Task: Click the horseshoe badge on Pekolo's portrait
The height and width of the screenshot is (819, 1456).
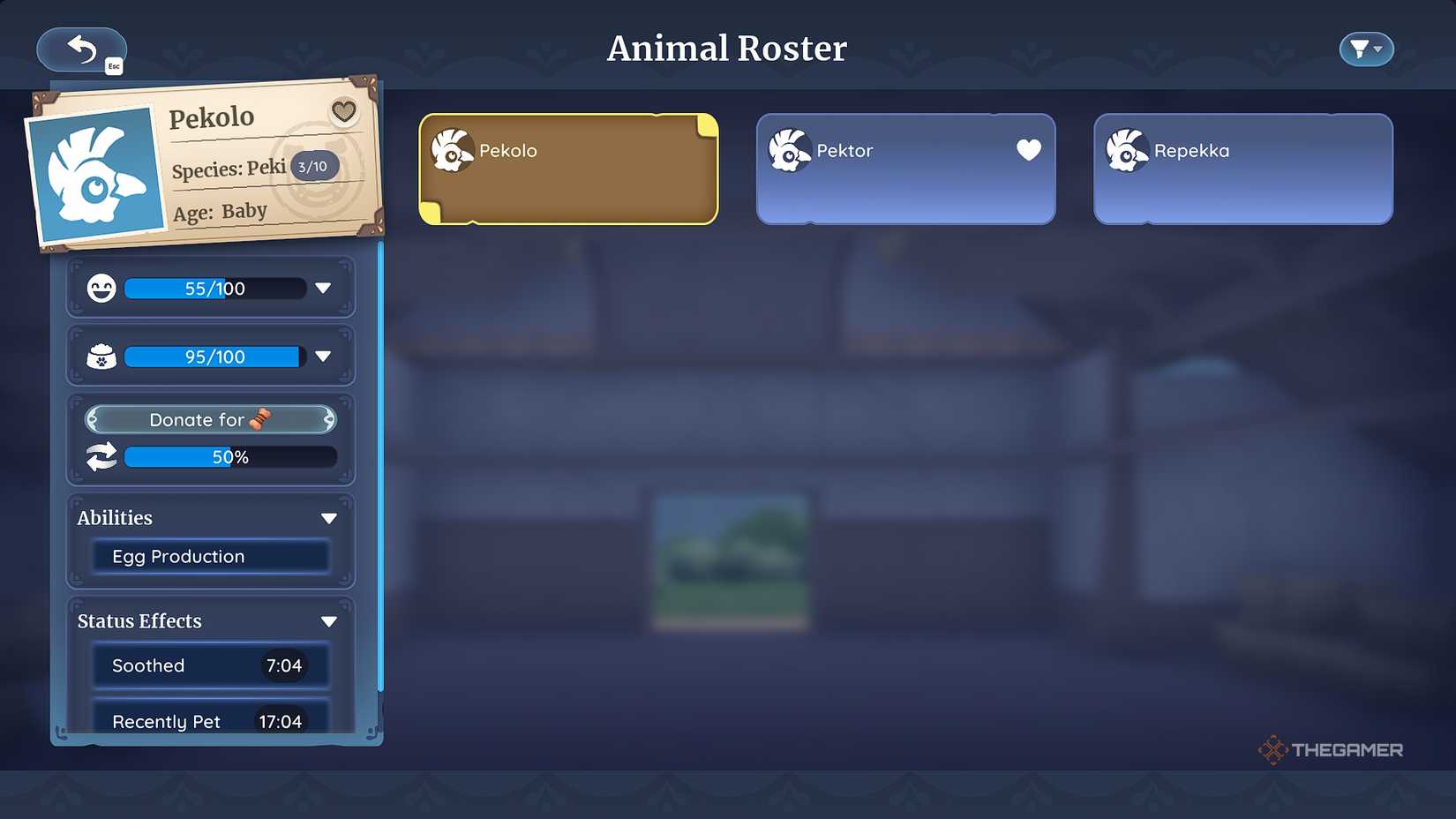Action: (314, 165)
